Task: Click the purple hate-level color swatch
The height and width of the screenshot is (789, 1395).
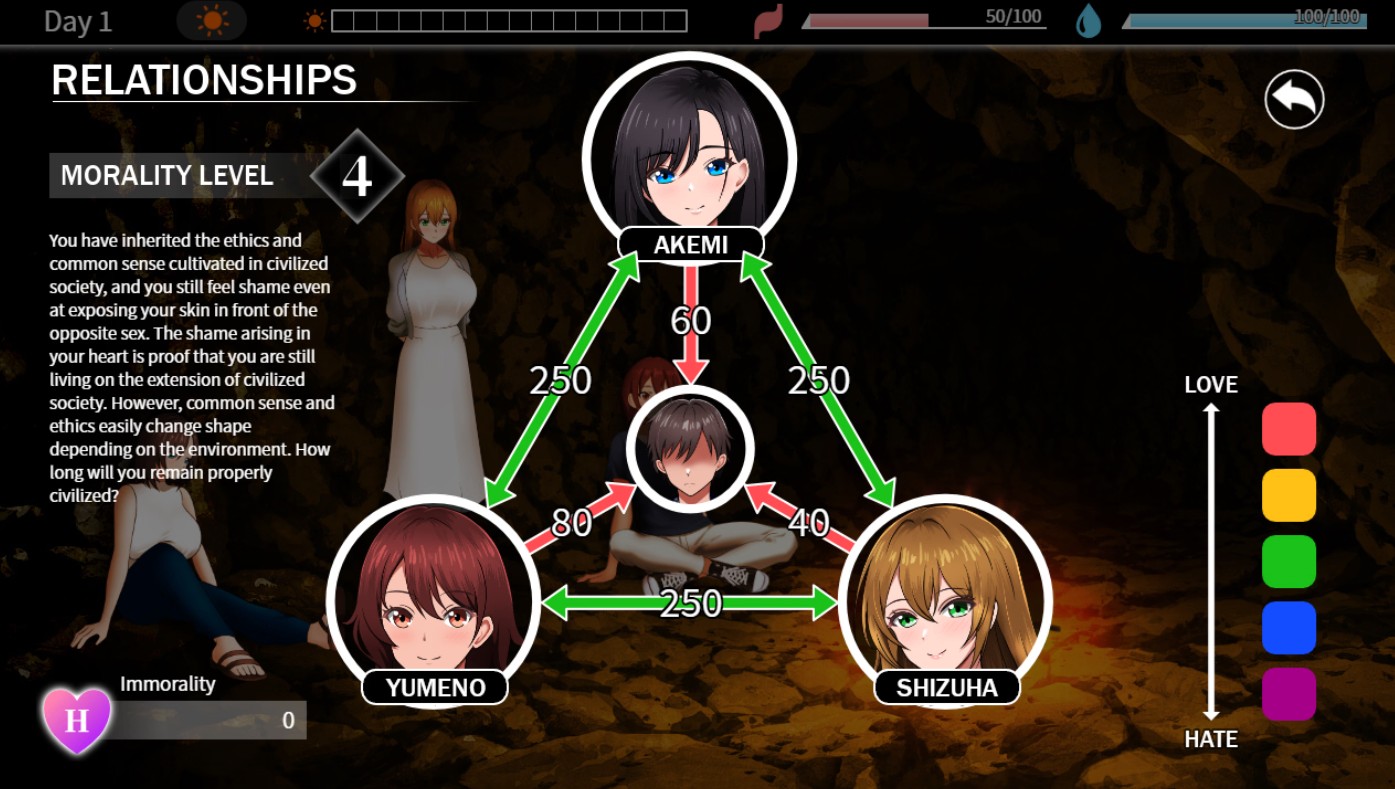Action: 1289,693
